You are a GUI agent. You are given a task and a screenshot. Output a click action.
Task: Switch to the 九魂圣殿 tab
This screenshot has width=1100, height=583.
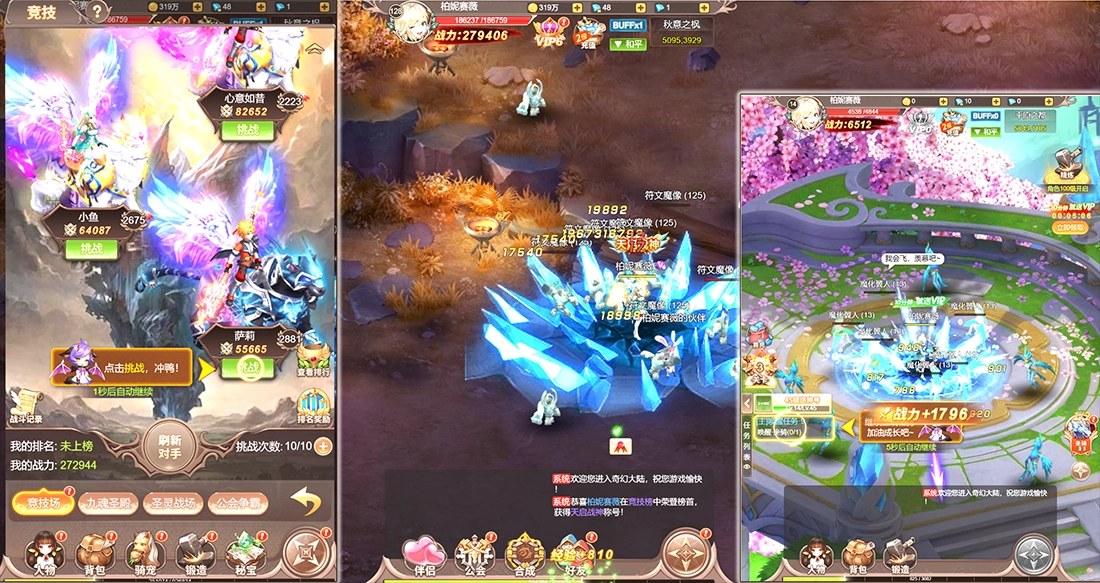point(106,503)
